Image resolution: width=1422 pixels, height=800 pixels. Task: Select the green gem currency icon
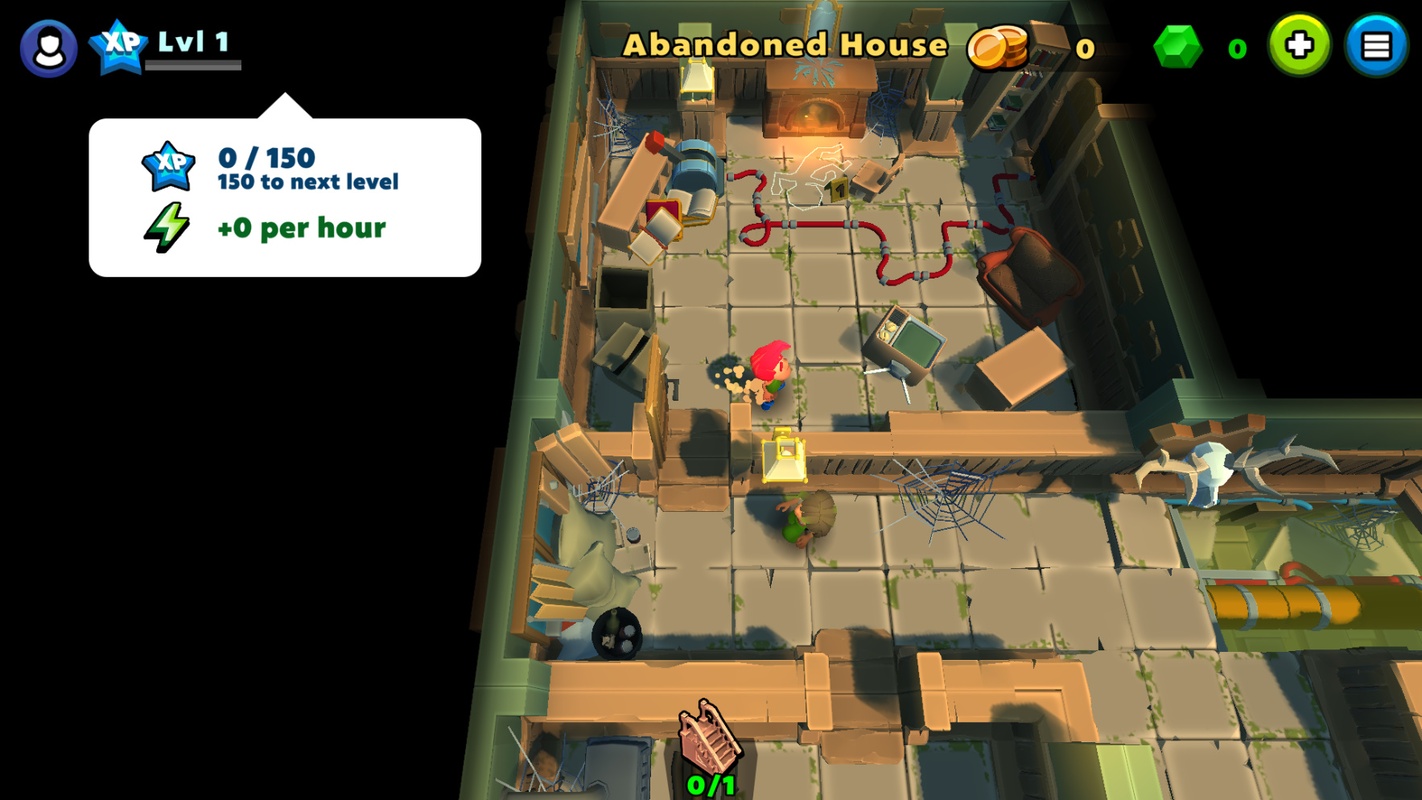click(x=1178, y=47)
